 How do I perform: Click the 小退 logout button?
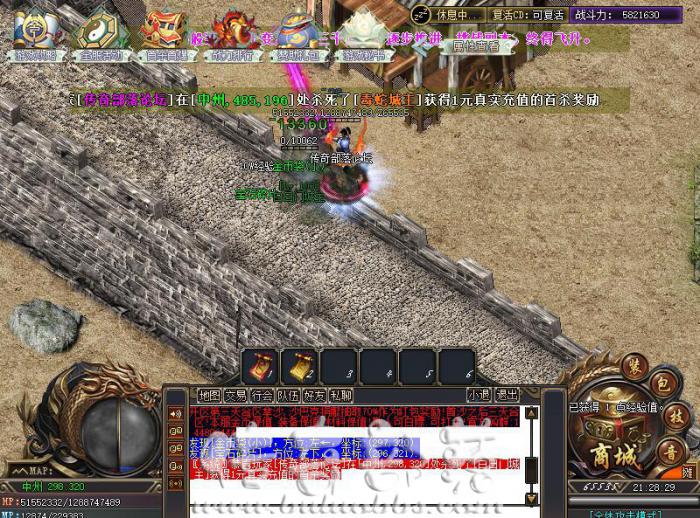pyautogui.click(x=478, y=395)
